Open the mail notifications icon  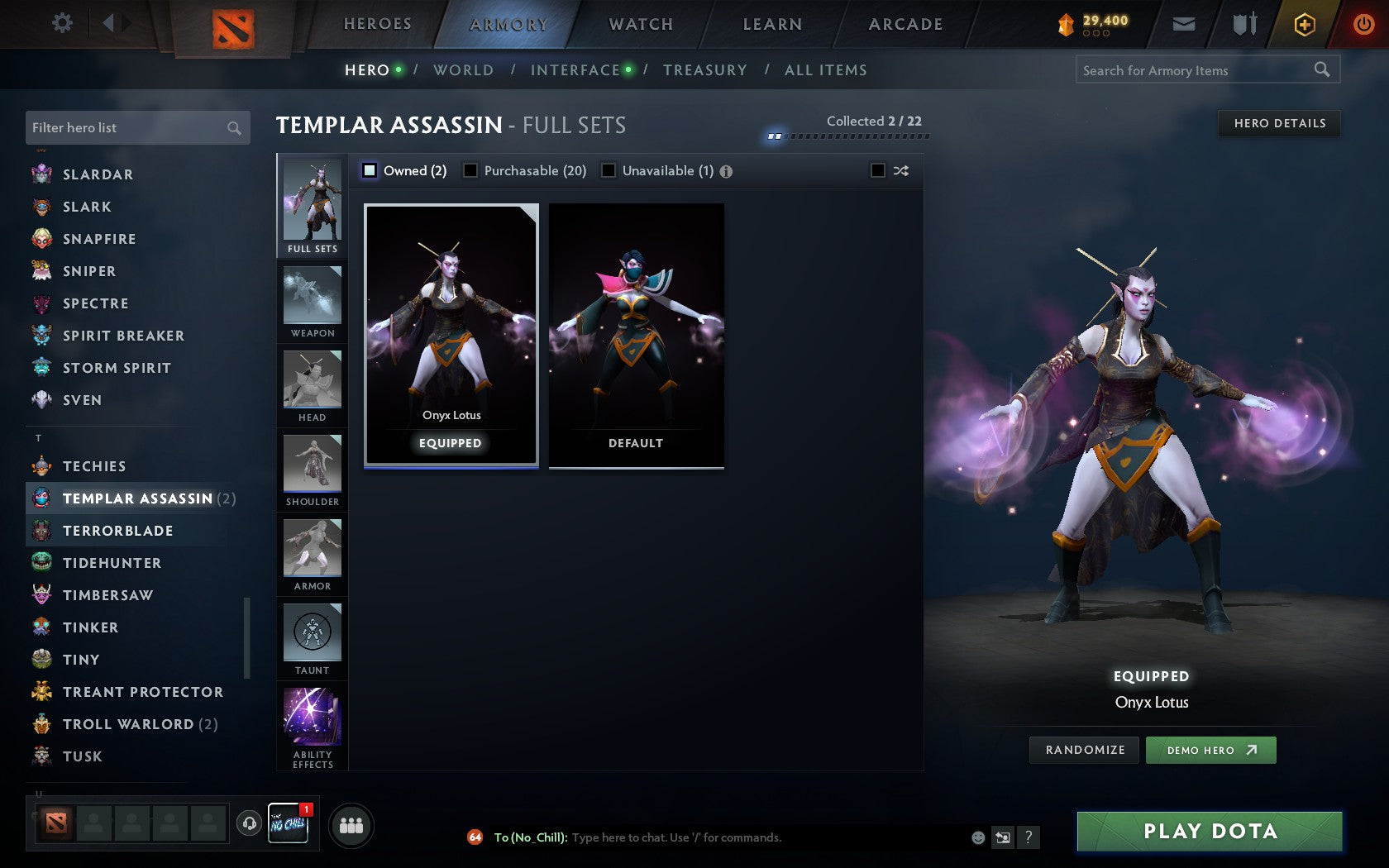click(x=1184, y=24)
